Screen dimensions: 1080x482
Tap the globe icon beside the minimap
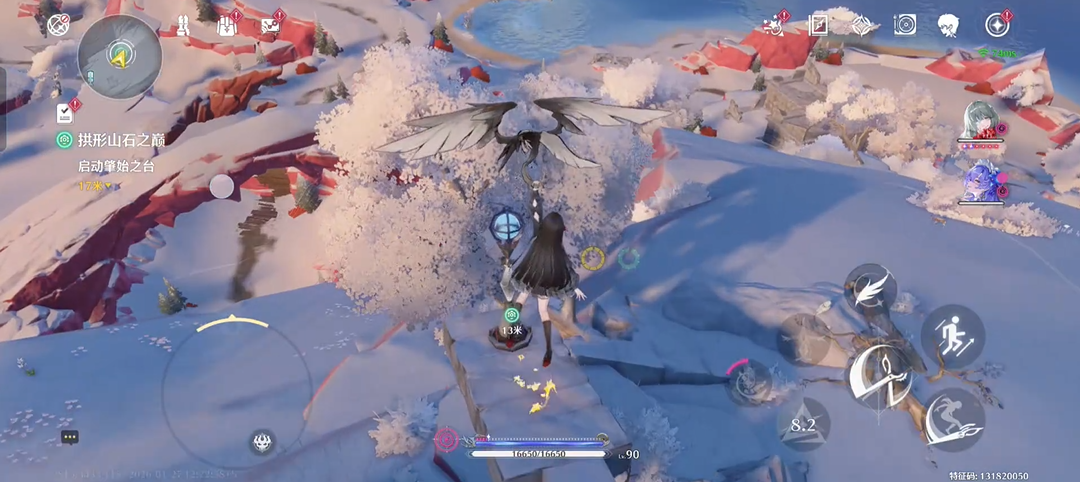(x=58, y=24)
